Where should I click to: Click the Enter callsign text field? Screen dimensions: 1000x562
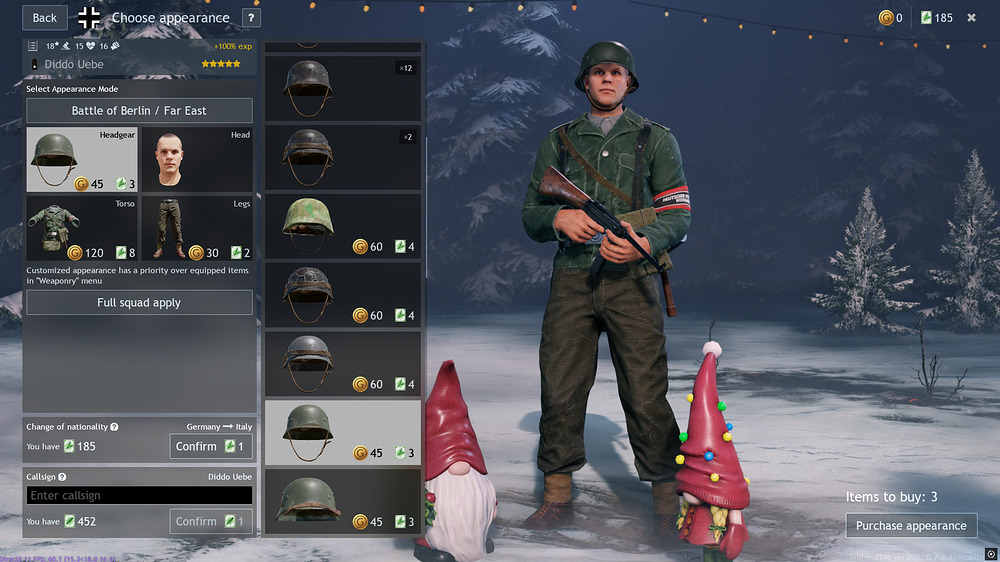click(139, 495)
